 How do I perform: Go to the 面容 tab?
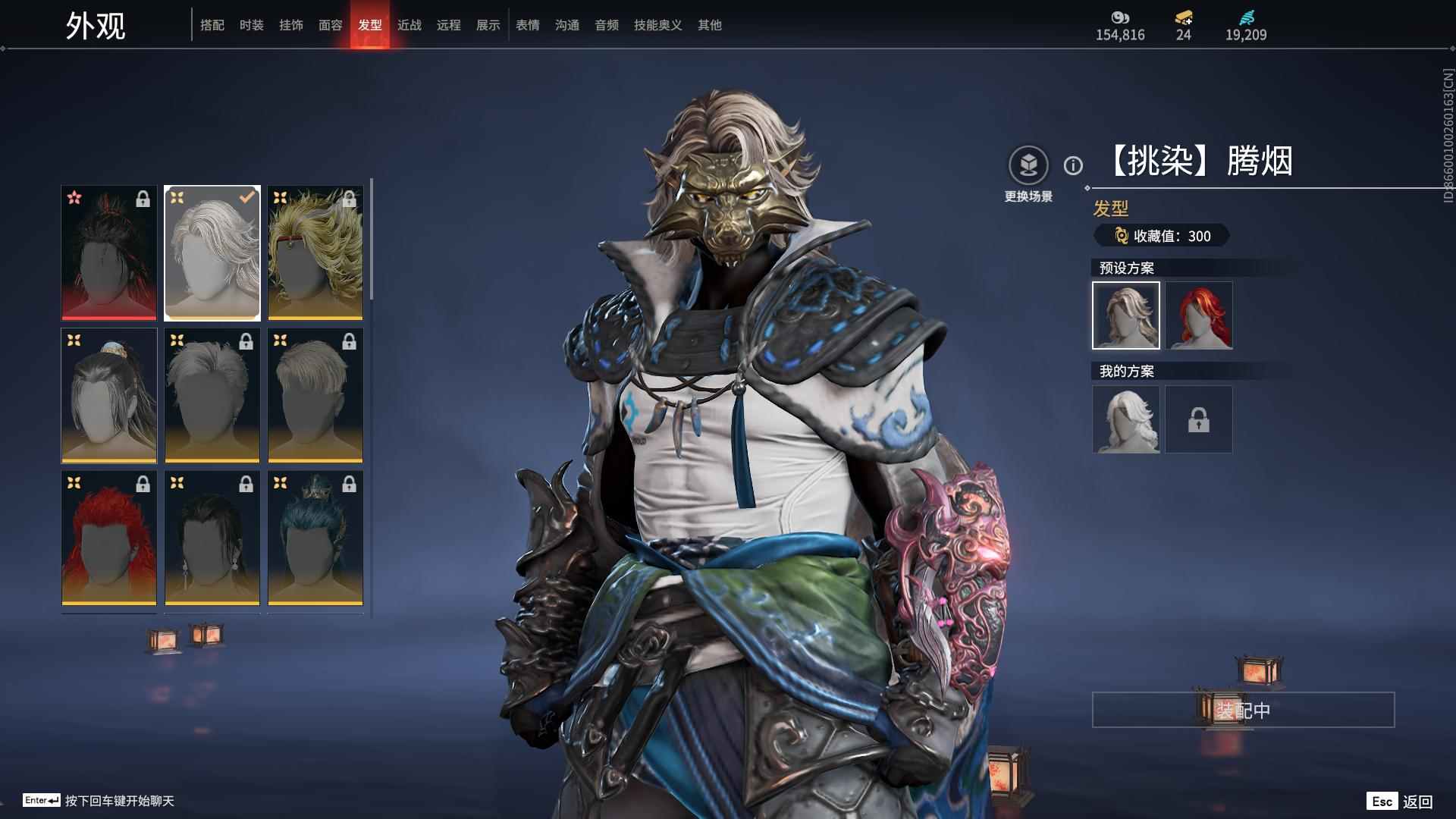330,25
